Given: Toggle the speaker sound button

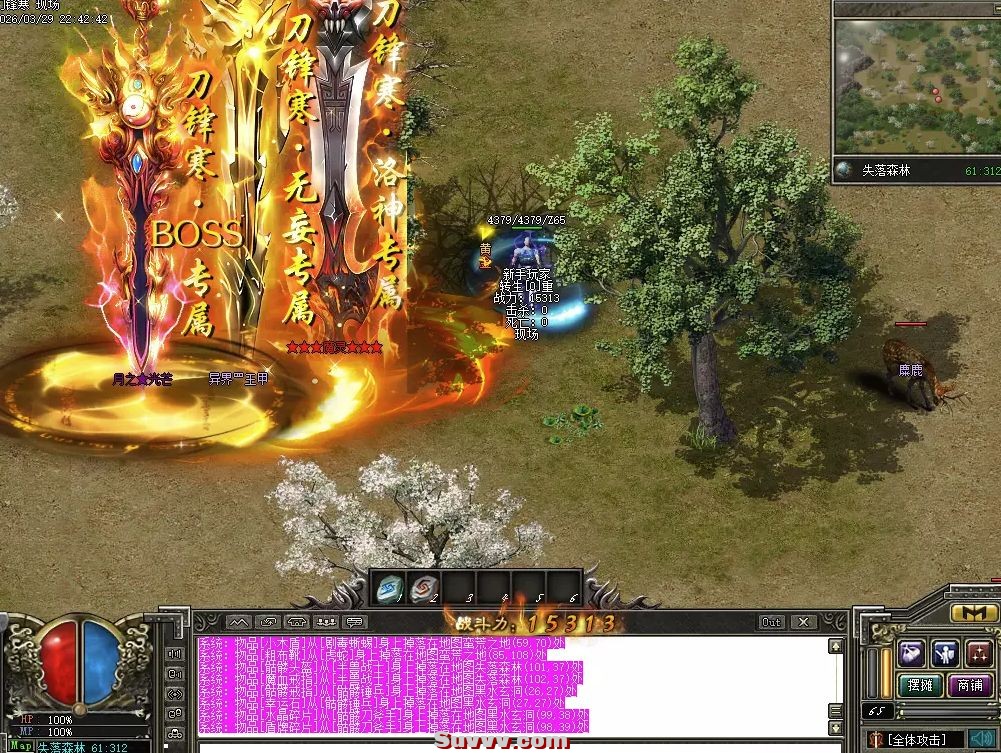Looking at the screenshot, I should click(982, 740).
